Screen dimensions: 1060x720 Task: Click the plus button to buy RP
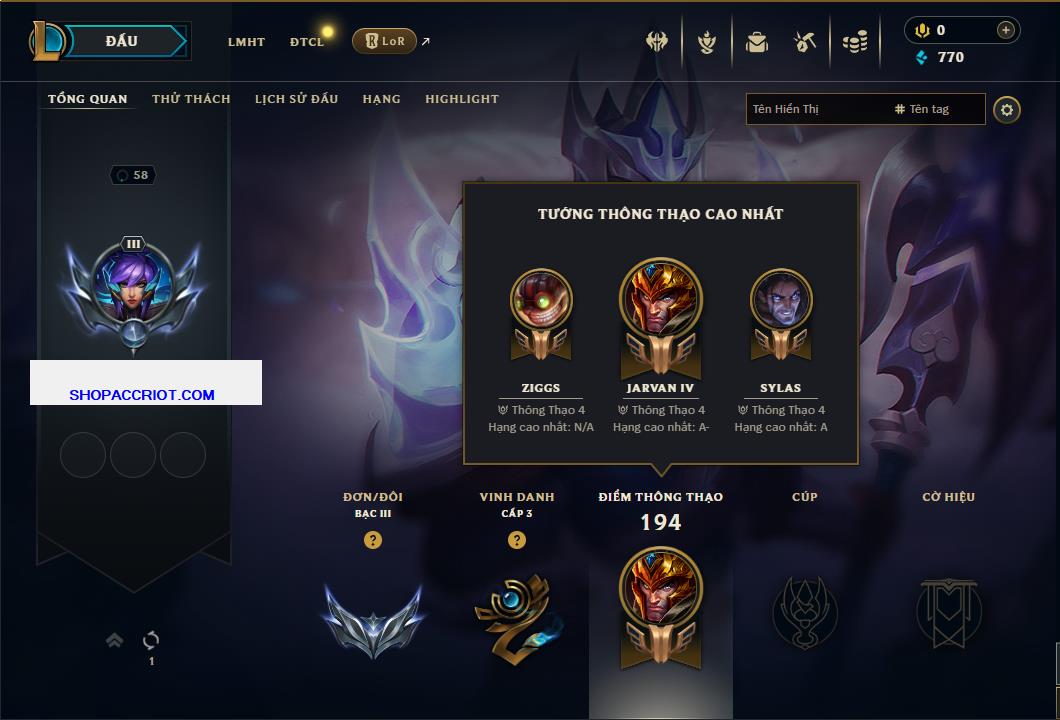click(1005, 30)
